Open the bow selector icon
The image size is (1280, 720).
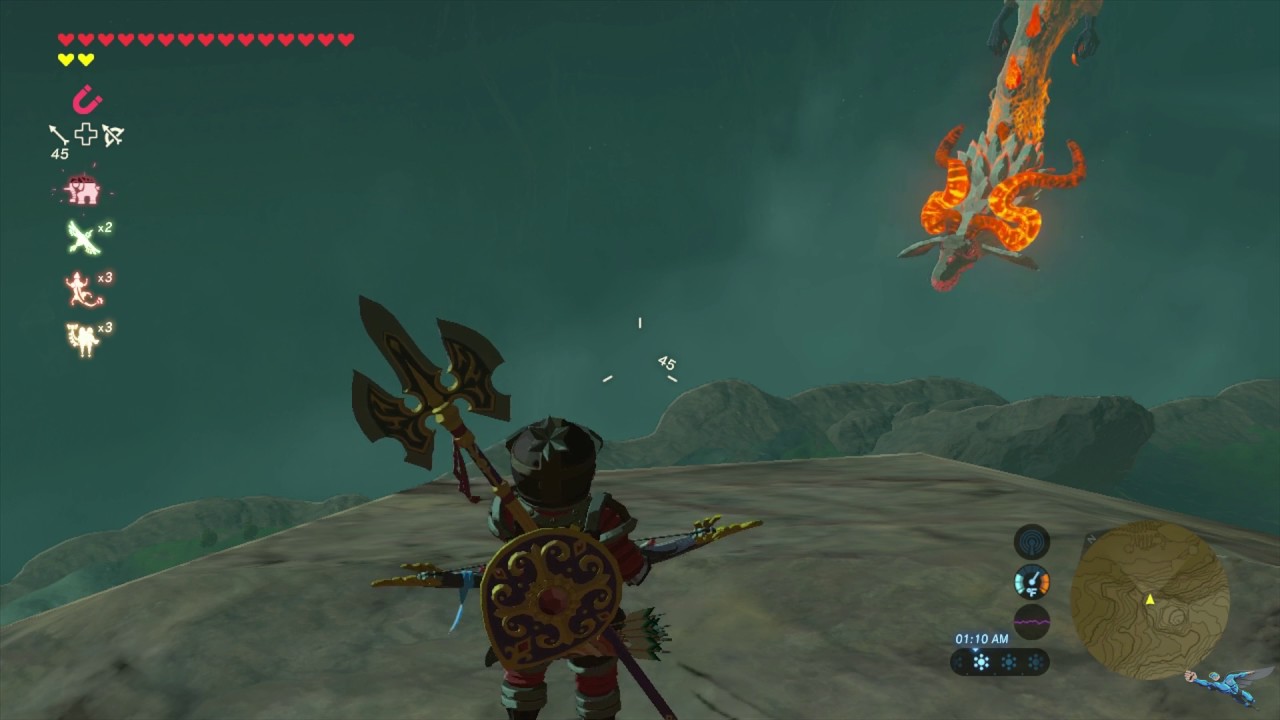coord(113,135)
